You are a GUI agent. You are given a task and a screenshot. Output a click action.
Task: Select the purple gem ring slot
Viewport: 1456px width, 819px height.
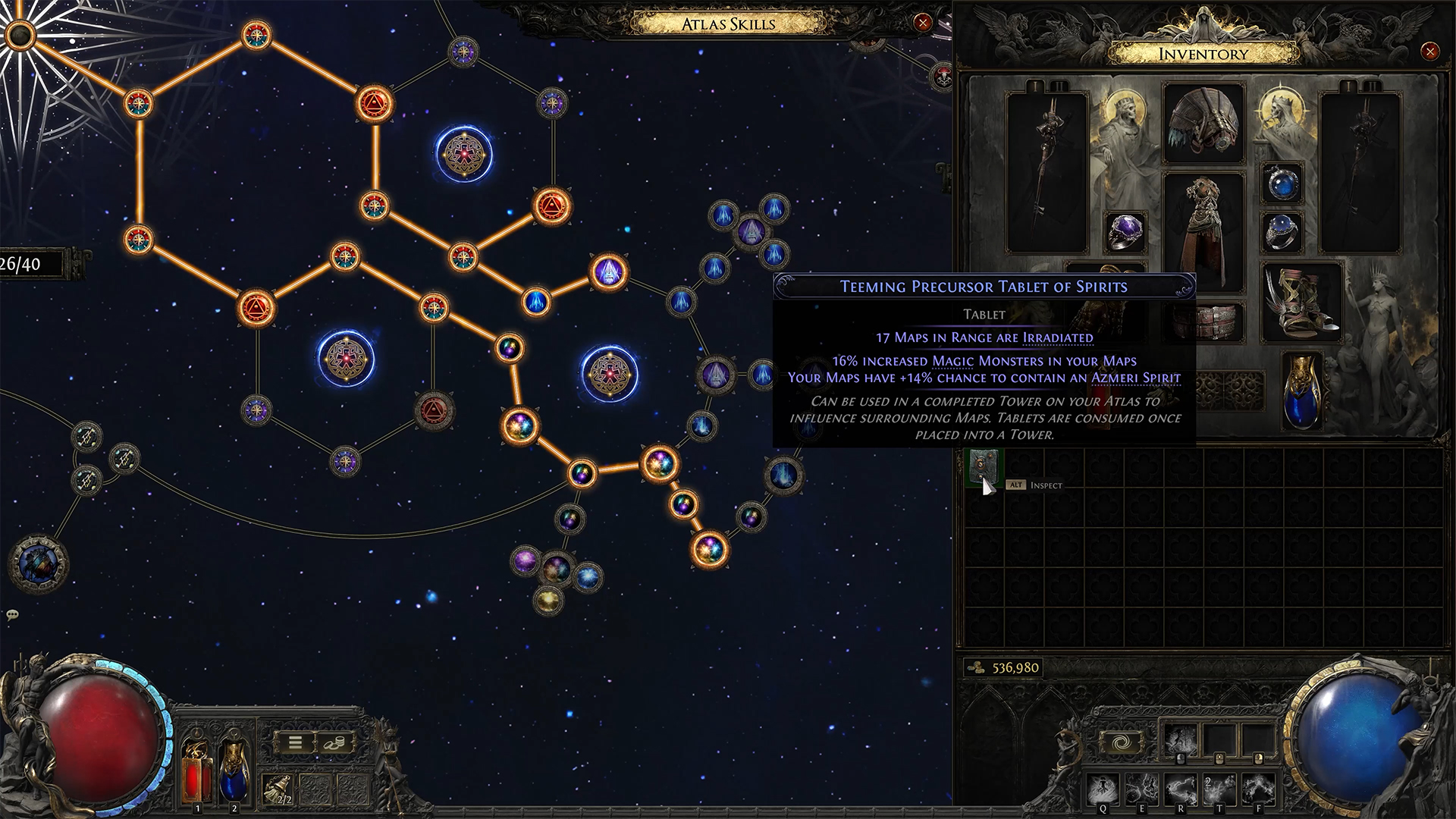1125,231
